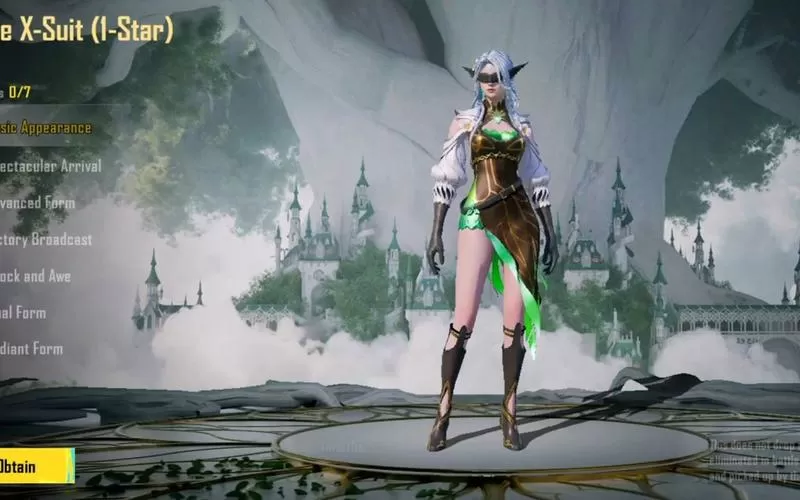Show the Radiant Form option
This screenshot has width=800, height=500.
[32, 349]
